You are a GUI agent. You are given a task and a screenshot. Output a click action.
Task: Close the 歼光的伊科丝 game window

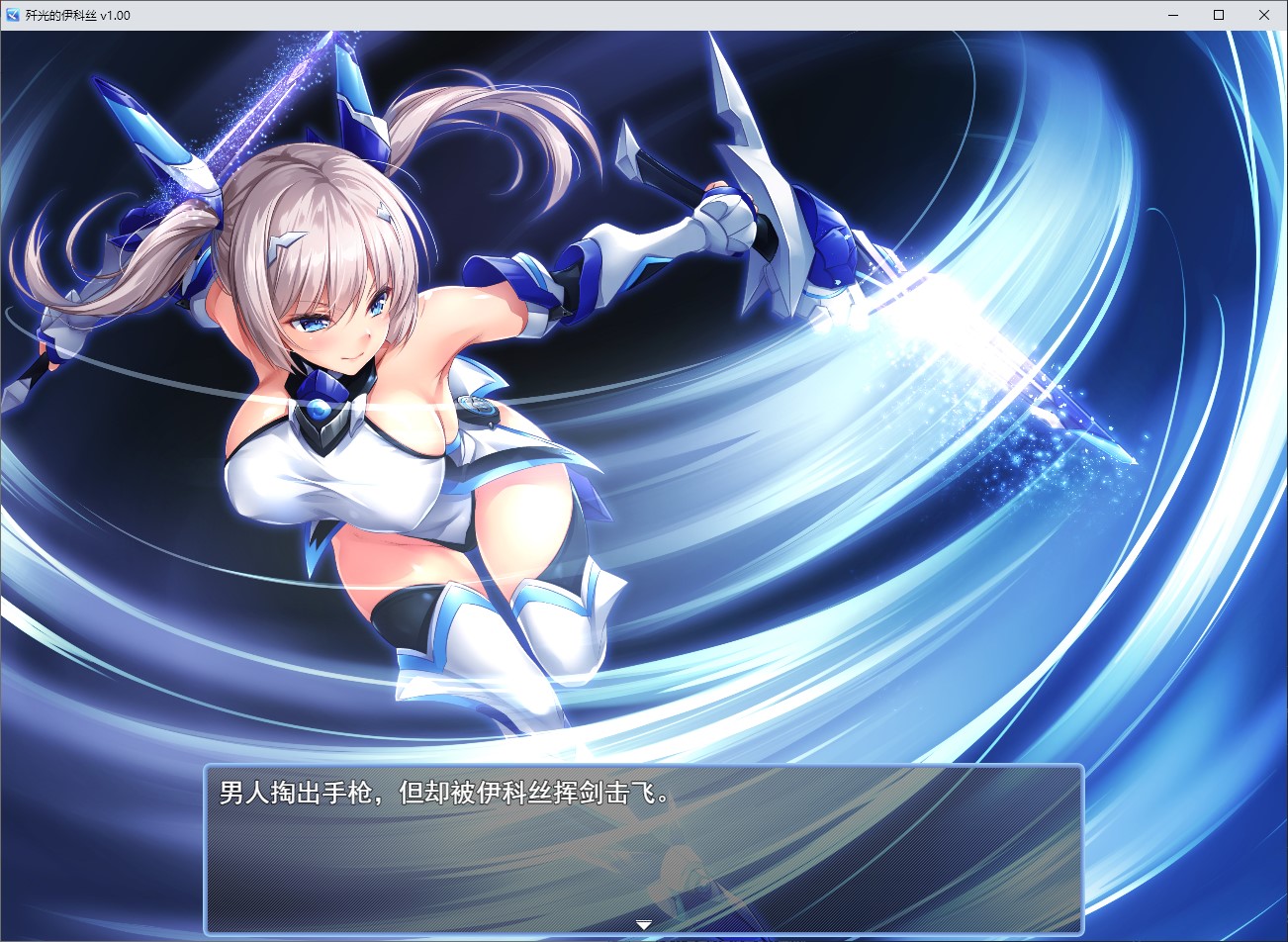point(1264,15)
